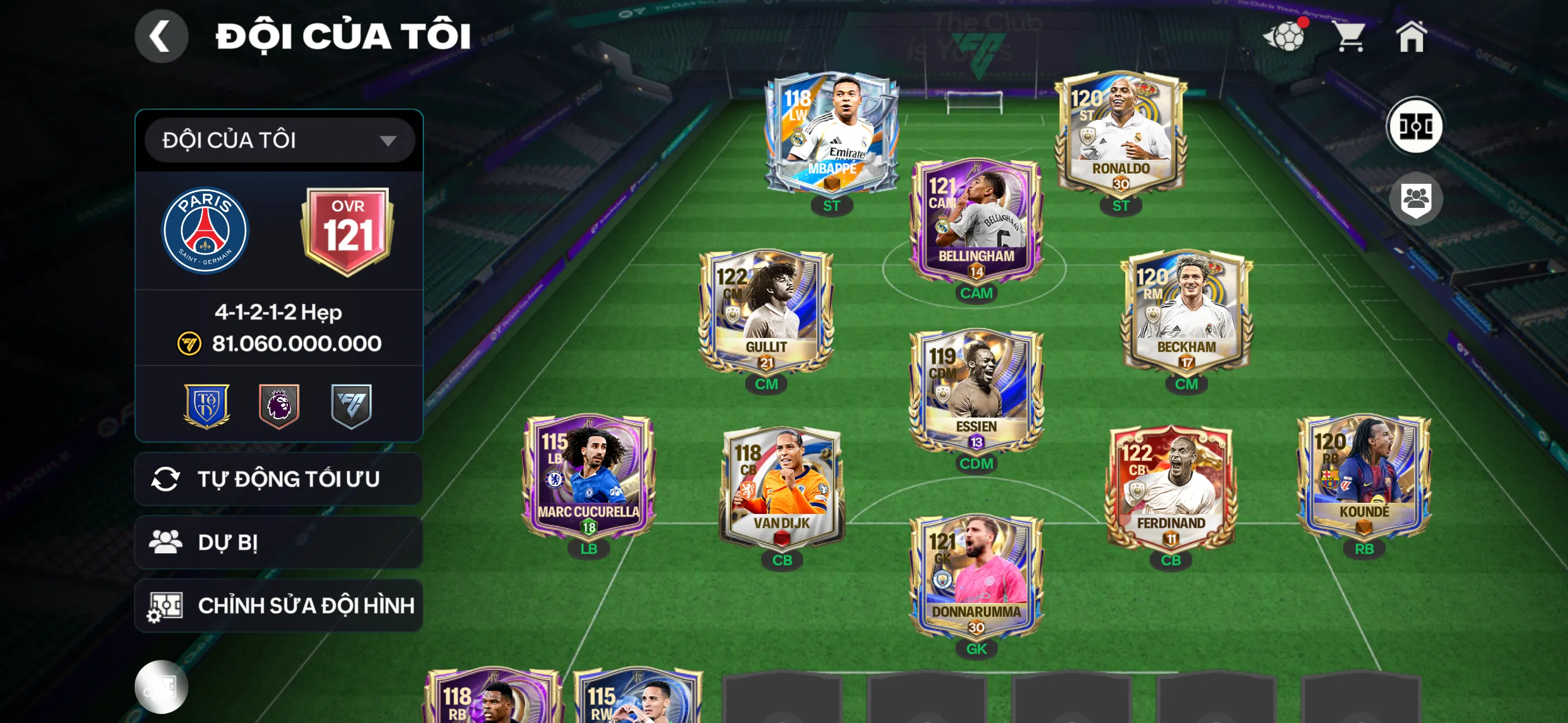Click the Premier League badge icon
Screen dimensions: 1568x723
tap(278, 401)
